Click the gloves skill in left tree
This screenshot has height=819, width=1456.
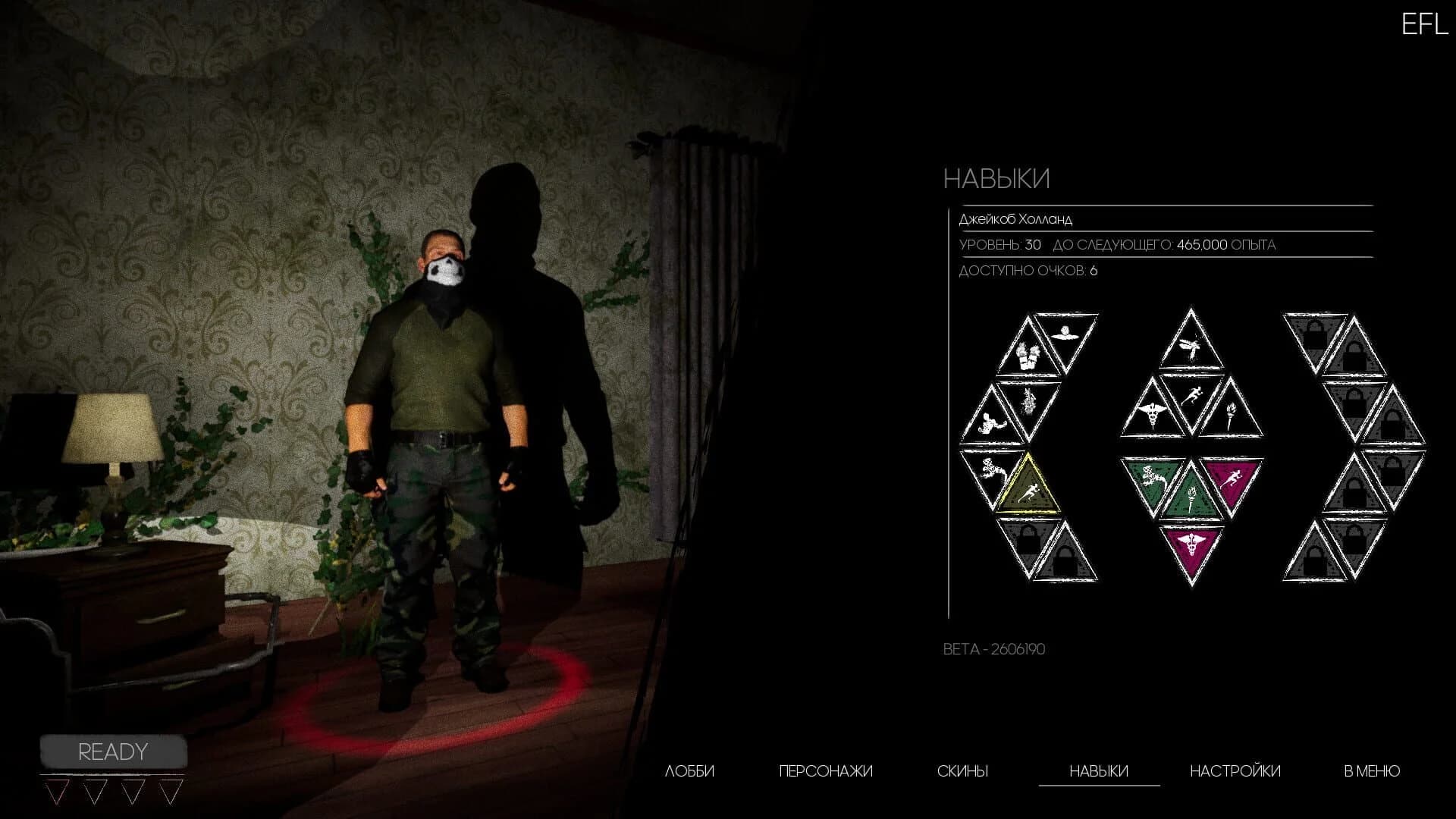[1028, 356]
